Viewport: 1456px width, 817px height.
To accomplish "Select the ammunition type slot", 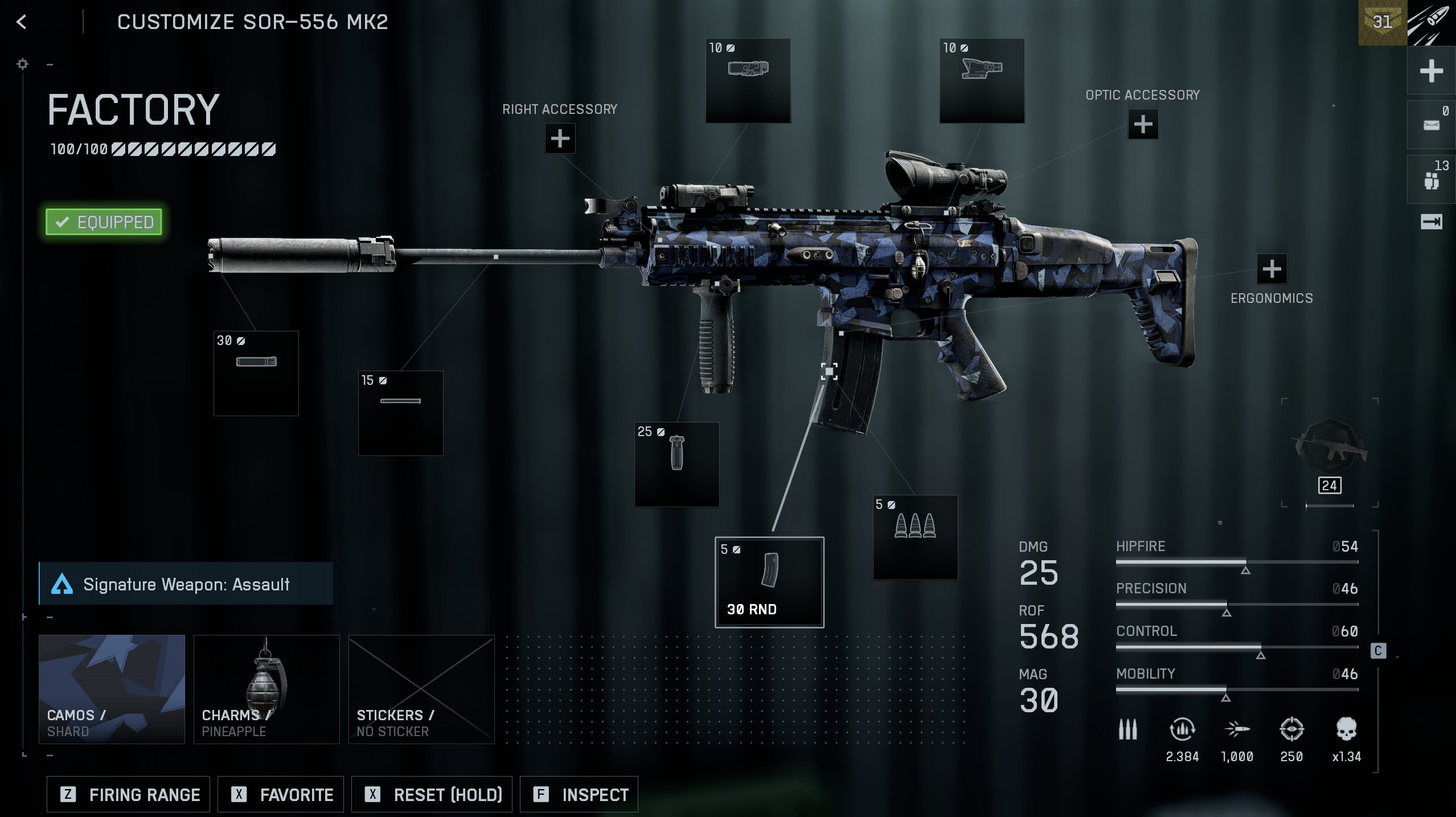I will click(915, 537).
